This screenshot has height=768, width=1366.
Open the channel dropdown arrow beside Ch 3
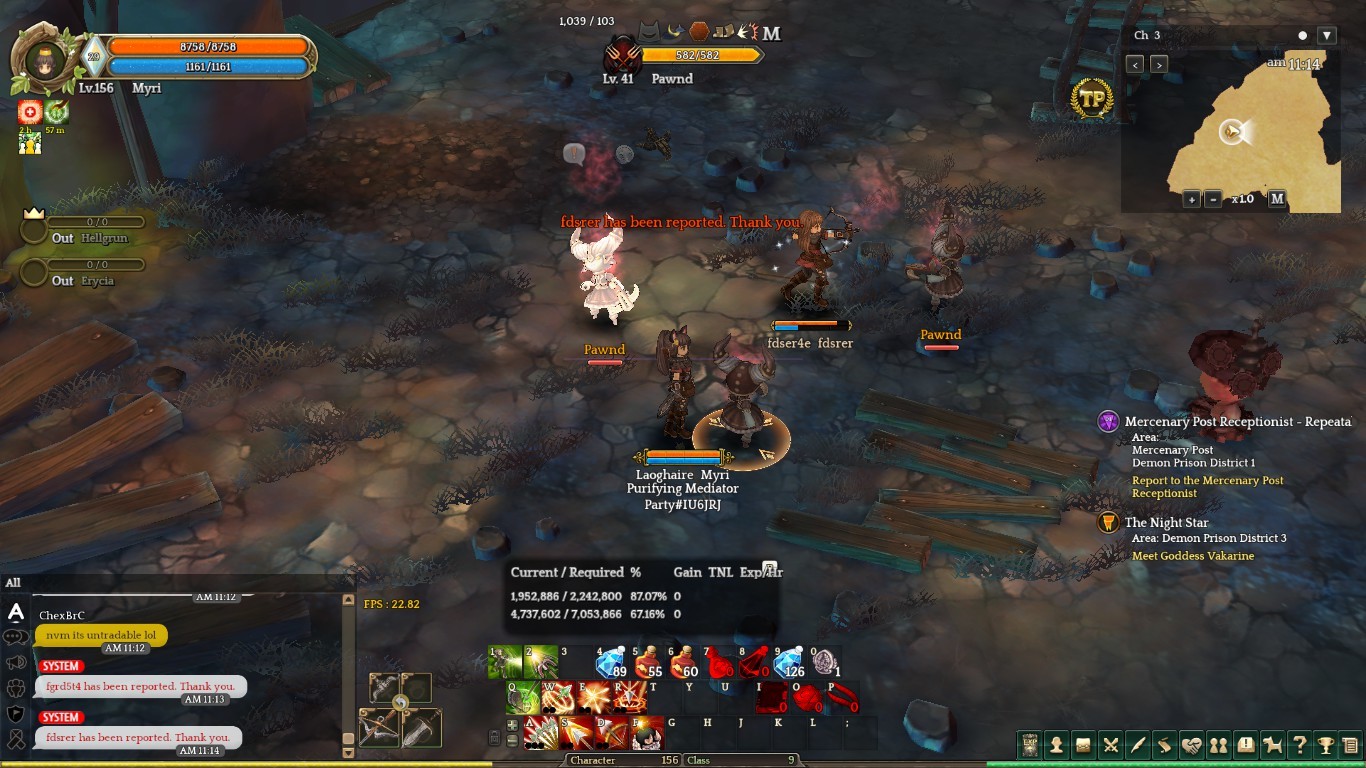point(1327,36)
